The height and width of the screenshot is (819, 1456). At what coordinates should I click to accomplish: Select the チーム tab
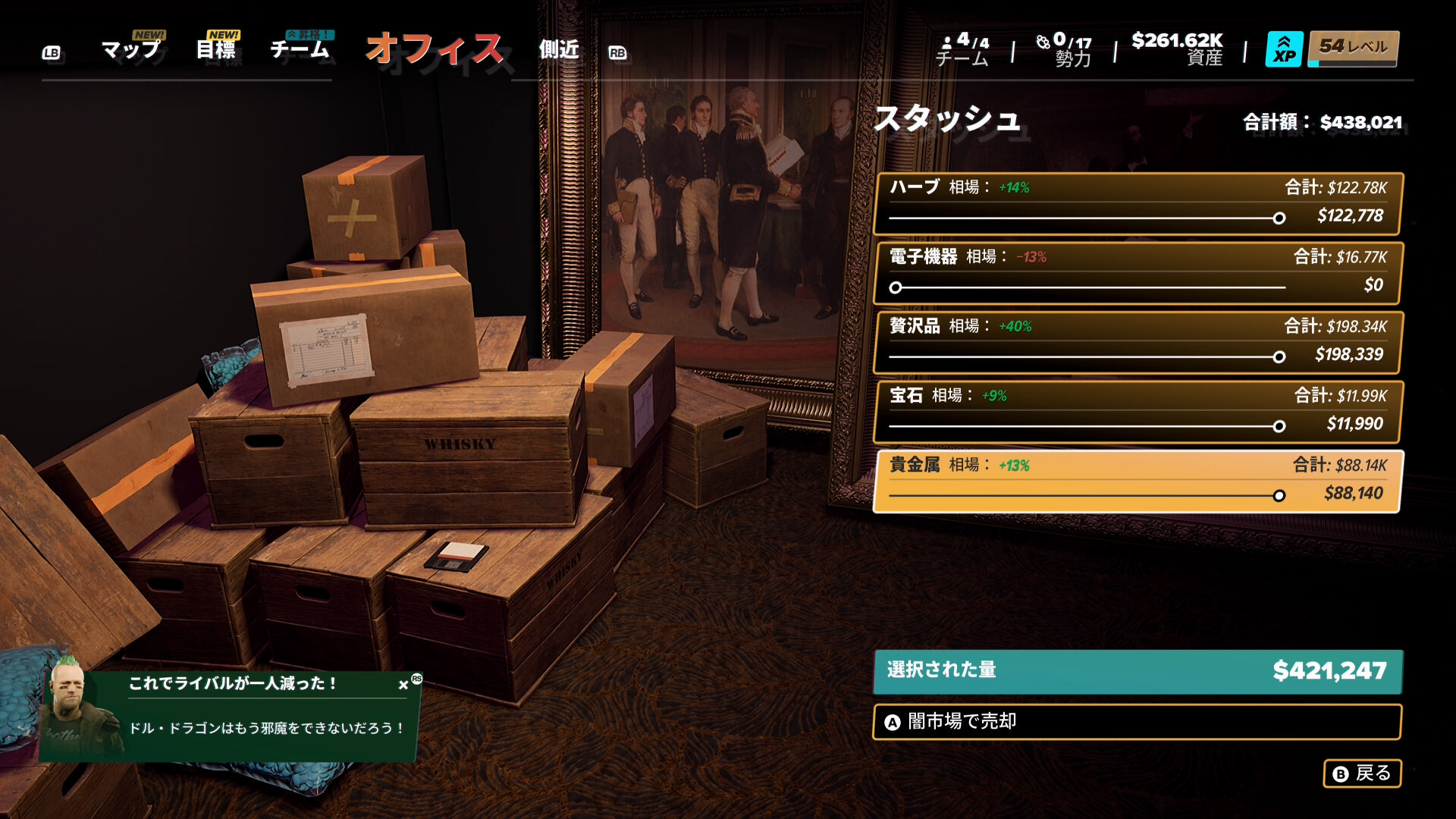click(x=300, y=50)
